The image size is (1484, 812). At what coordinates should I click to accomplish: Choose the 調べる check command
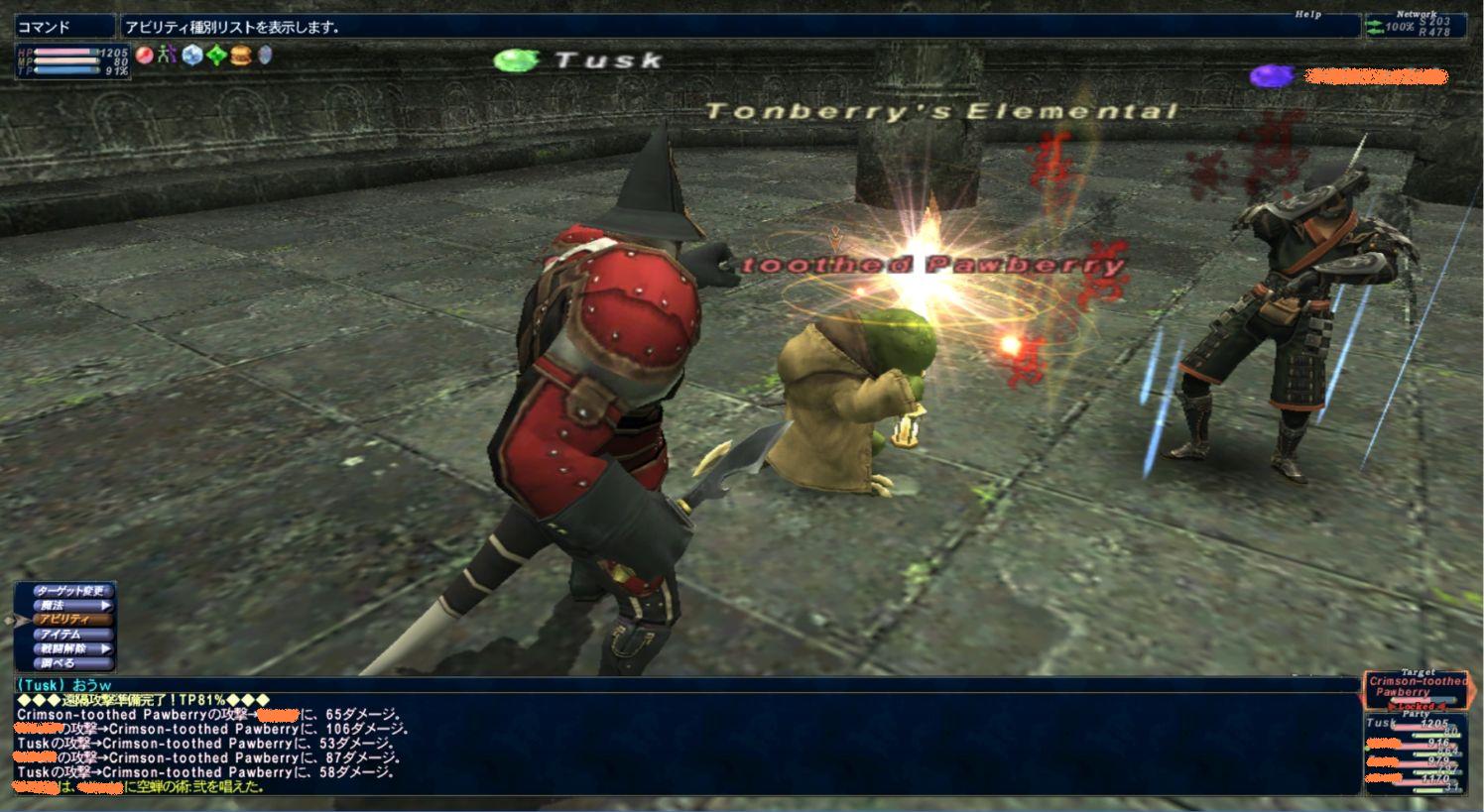point(69,663)
